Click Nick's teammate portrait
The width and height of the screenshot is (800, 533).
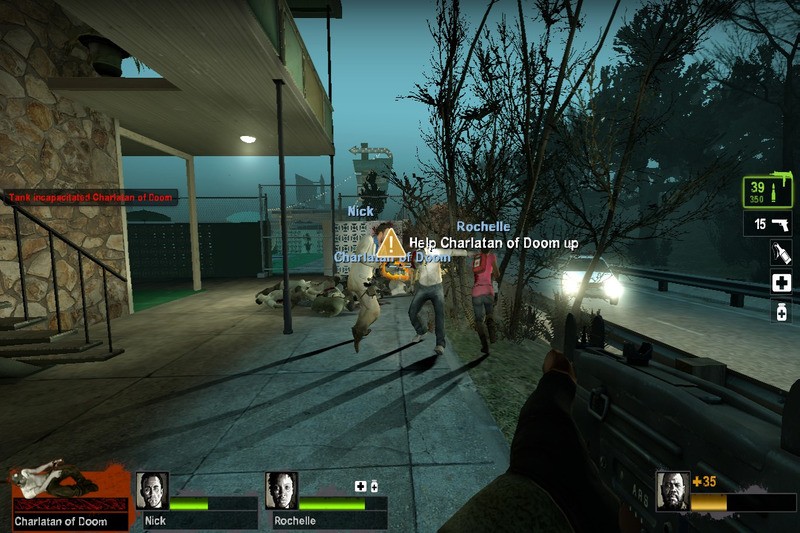(152, 489)
